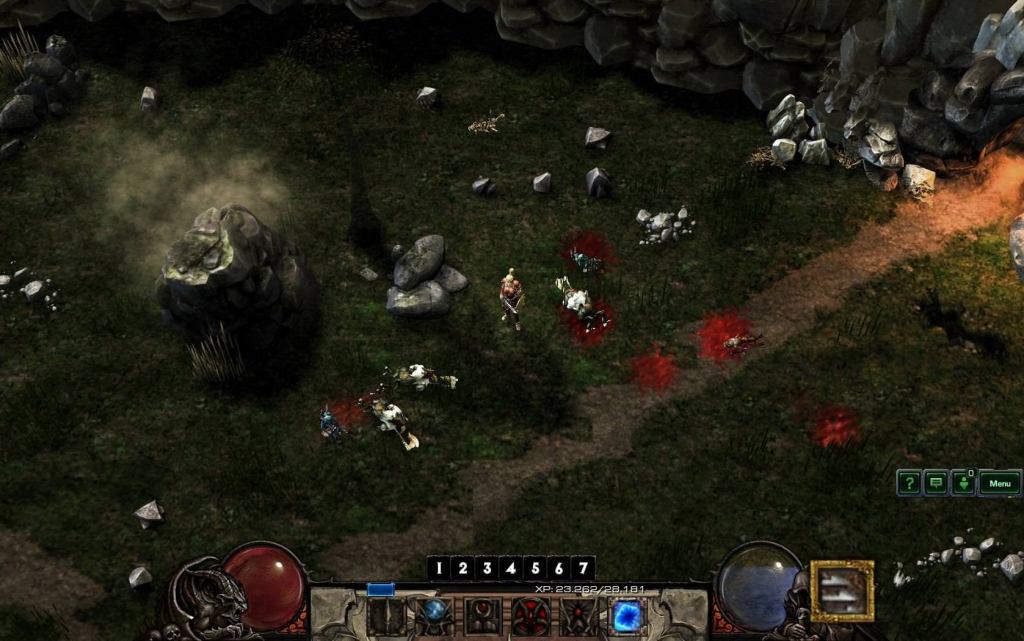Open the chat messages button
The height and width of the screenshot is (641, 1024).
(x=935, y=483)
